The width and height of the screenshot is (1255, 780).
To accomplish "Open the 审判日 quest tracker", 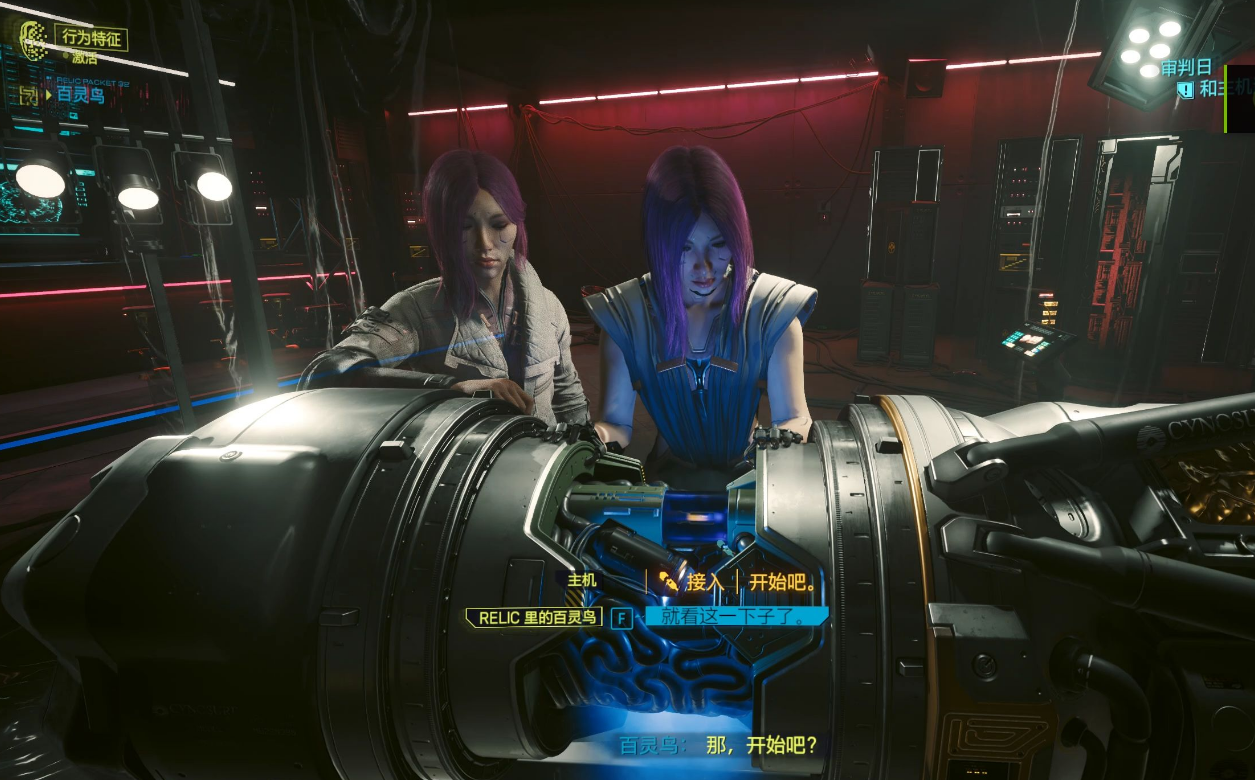I will (x=1186, y=69).
